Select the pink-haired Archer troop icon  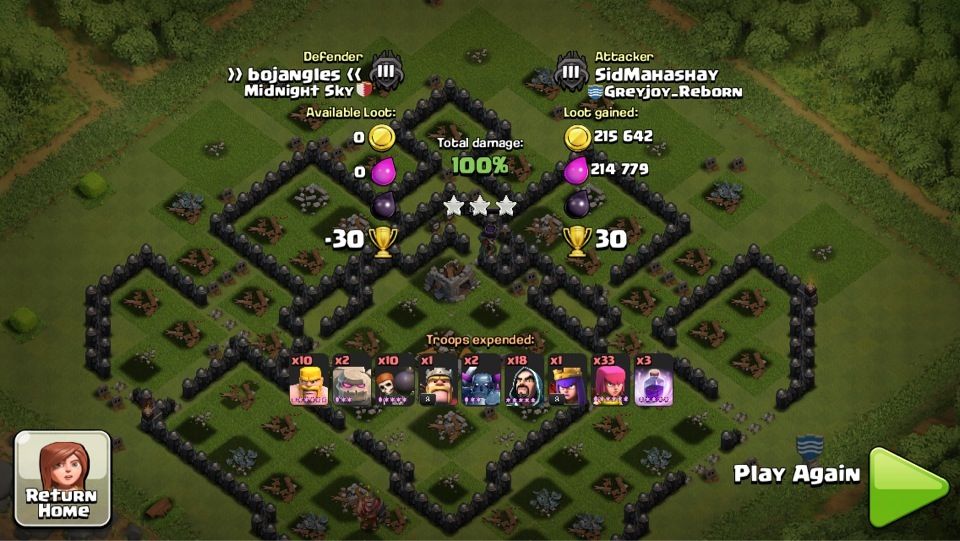tap(609, 381)
